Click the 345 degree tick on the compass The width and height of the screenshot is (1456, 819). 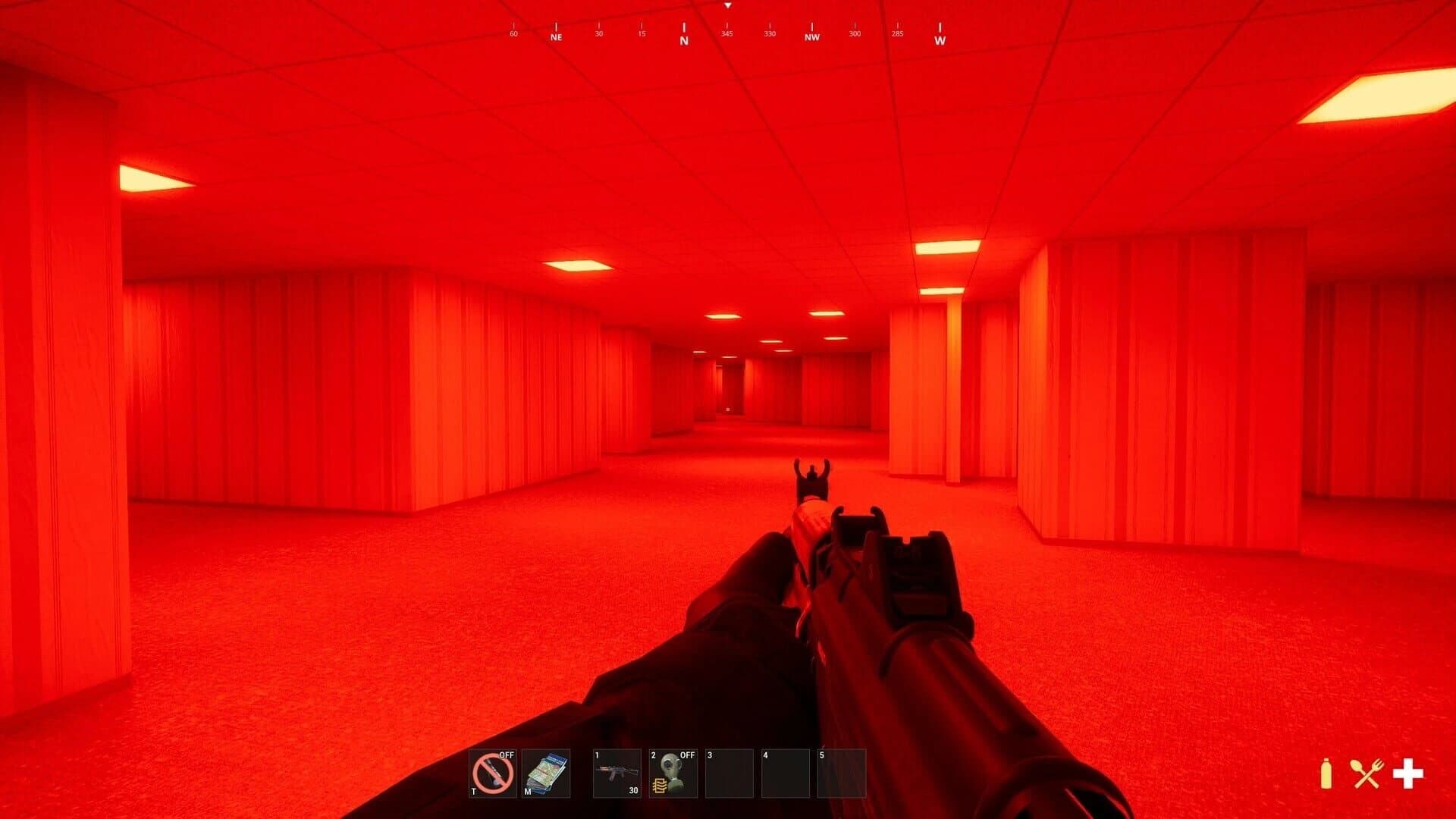point(727,32)
